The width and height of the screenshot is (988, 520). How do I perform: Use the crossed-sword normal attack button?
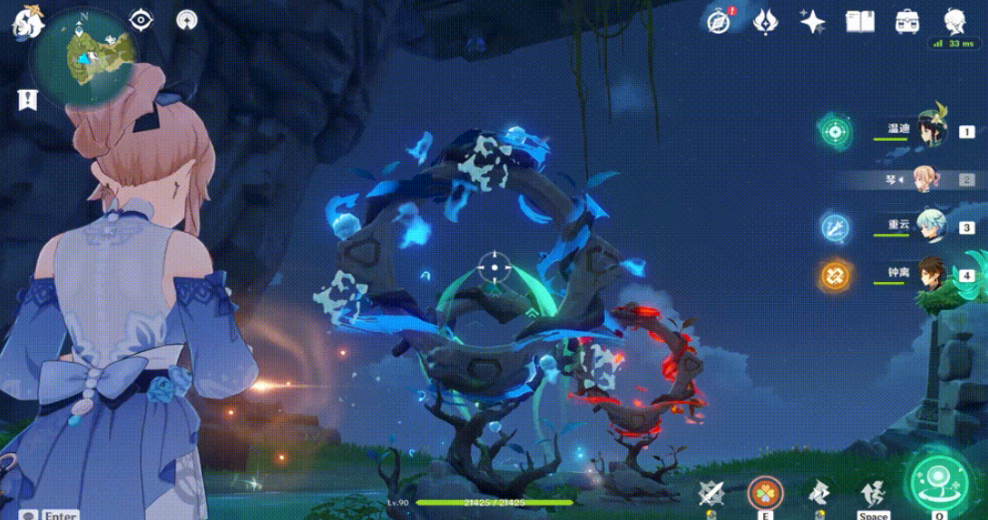pos(712,492)
